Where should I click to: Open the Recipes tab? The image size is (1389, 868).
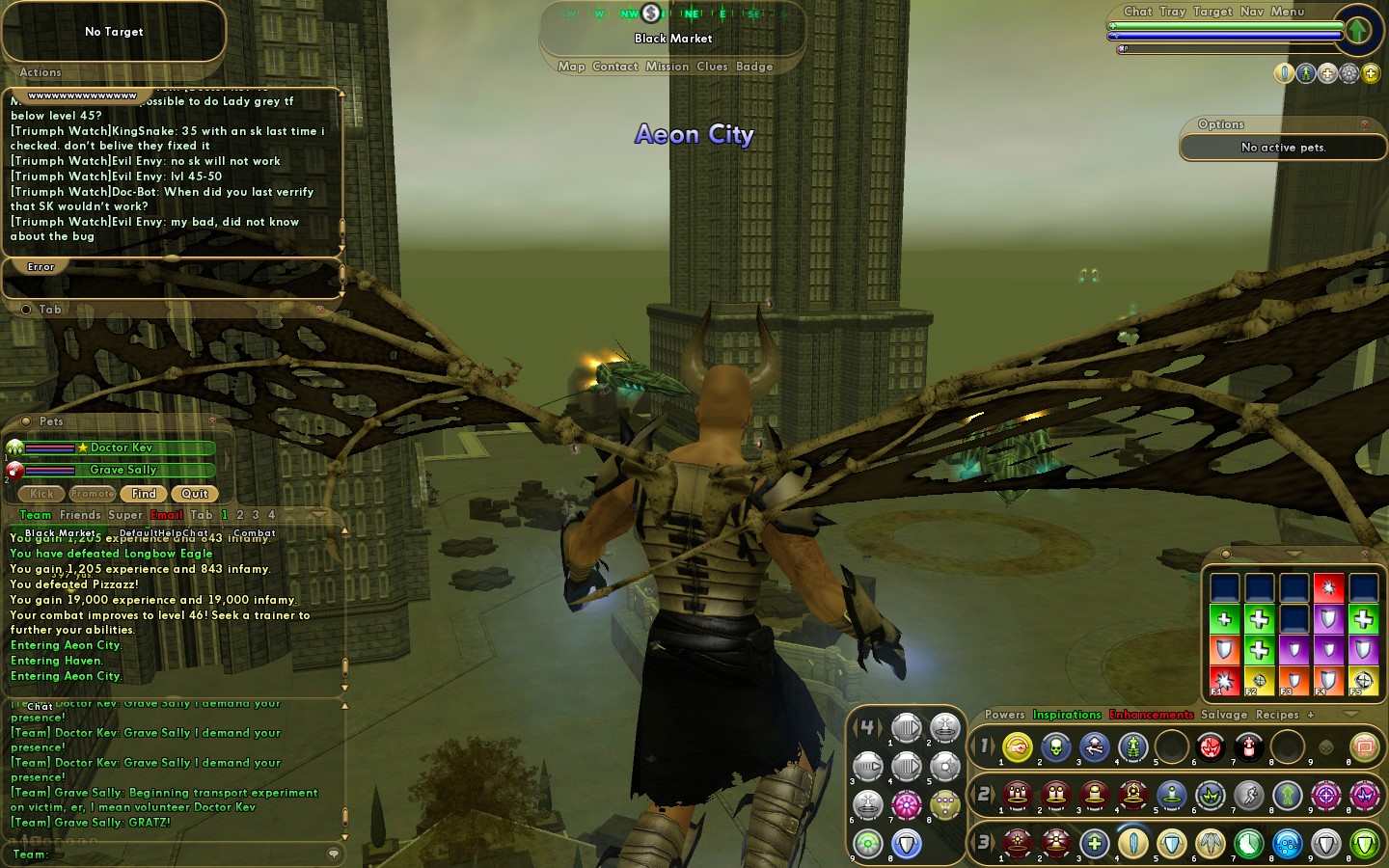1277,715
